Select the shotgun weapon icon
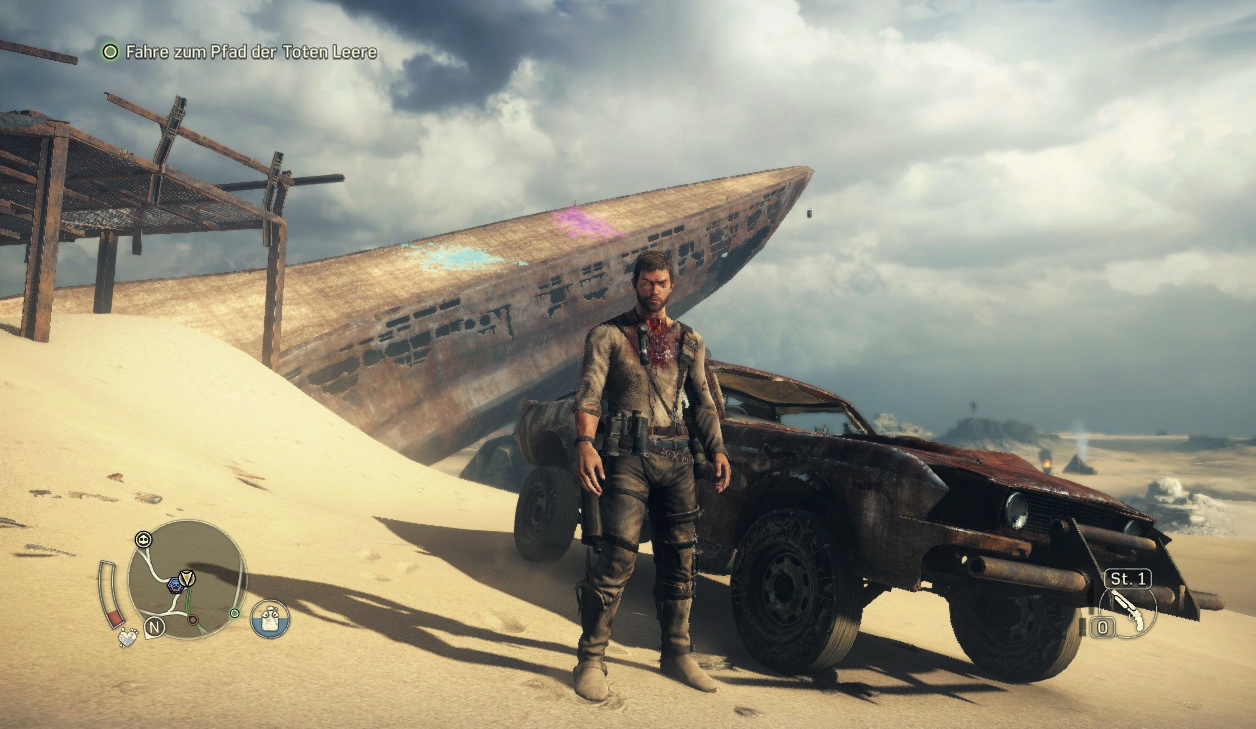 [x=1127, y=611]
